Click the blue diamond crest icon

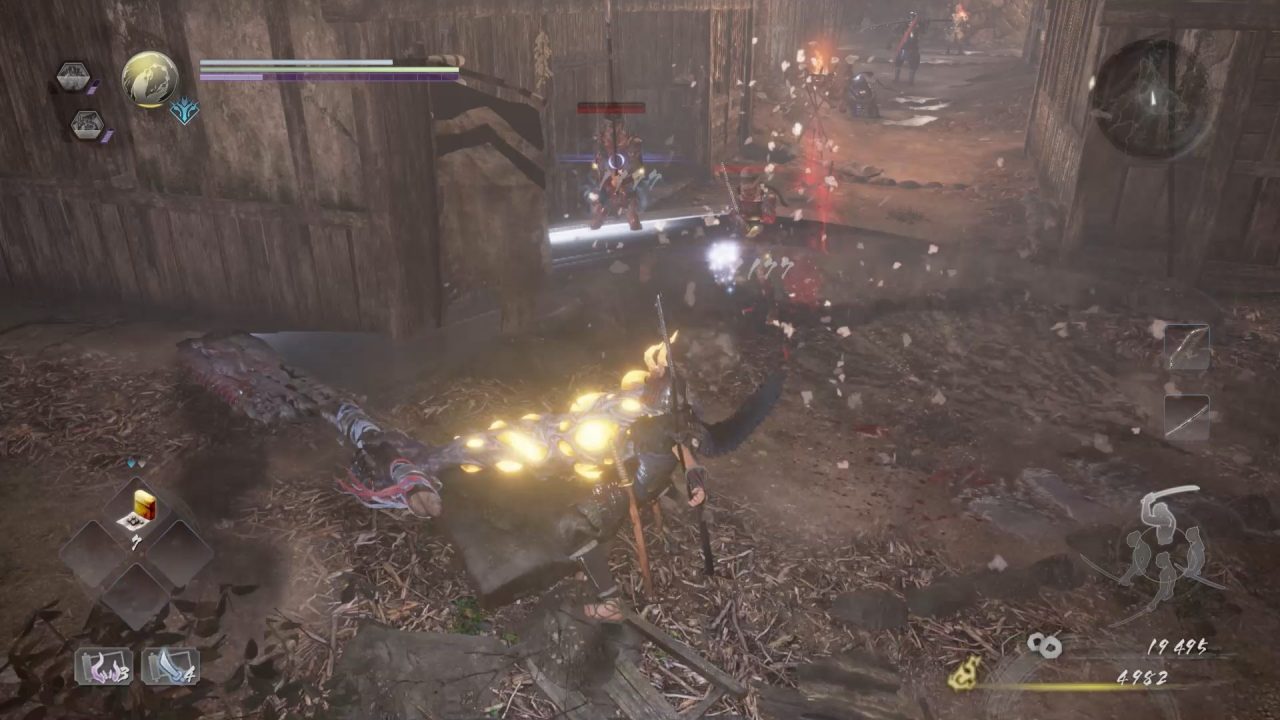pyautogui.click(x=184, y=110)
